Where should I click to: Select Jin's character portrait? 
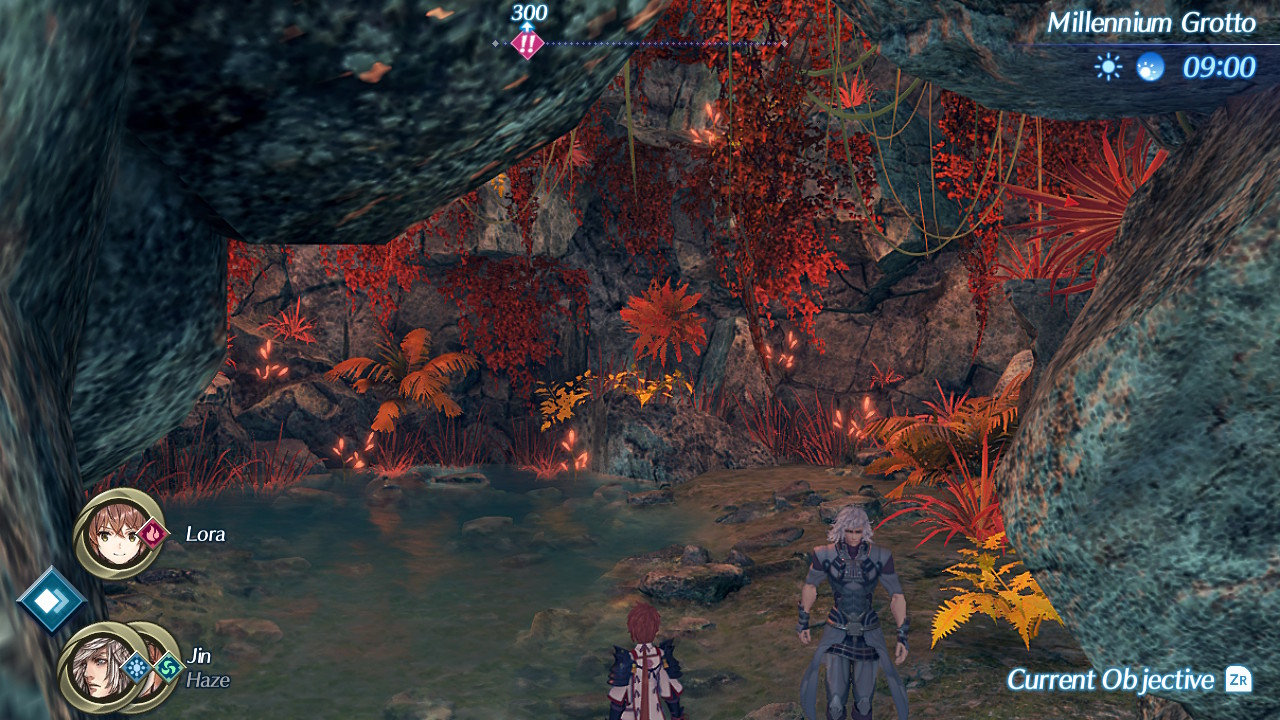point(97,669)
